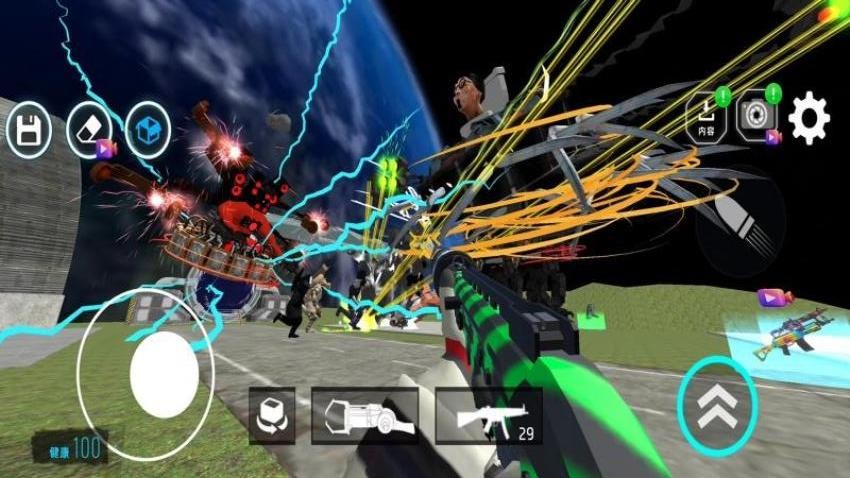Select the gravity gun weapon slot
The image size is (850, 478).
click(x=364, y=415)
